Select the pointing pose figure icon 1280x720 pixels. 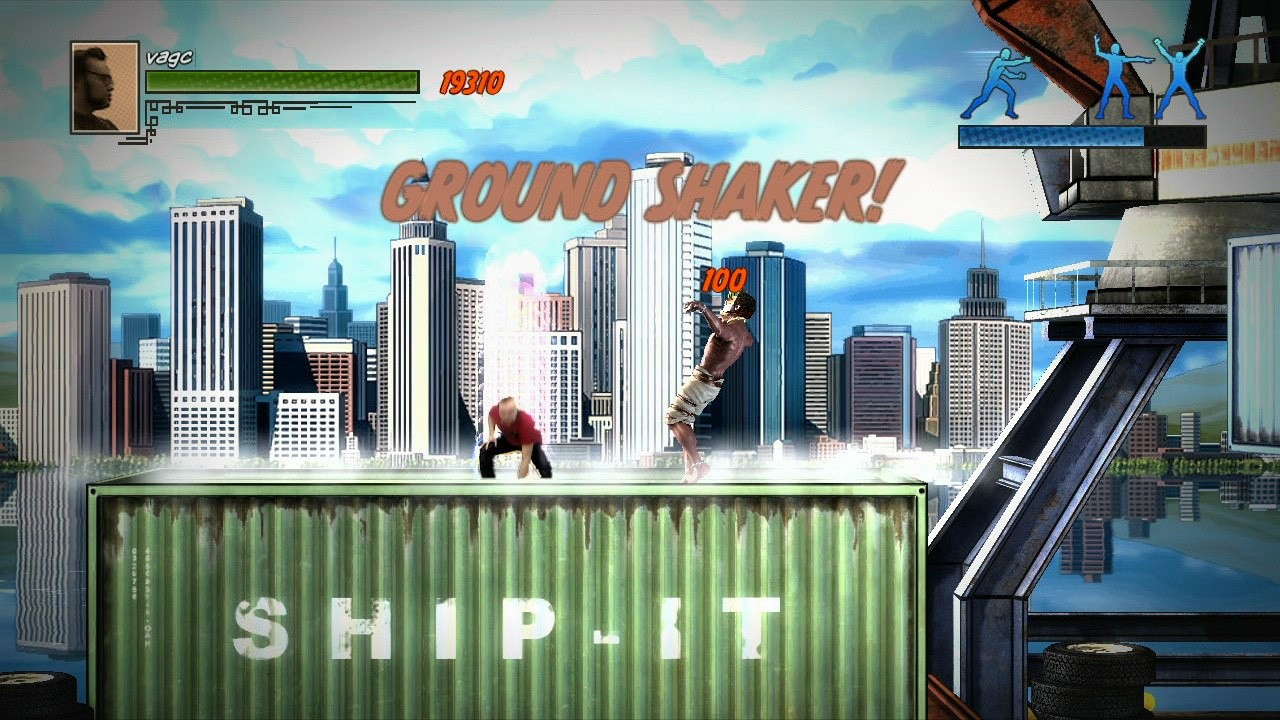pyautogui.click(x=1119, y=75)
